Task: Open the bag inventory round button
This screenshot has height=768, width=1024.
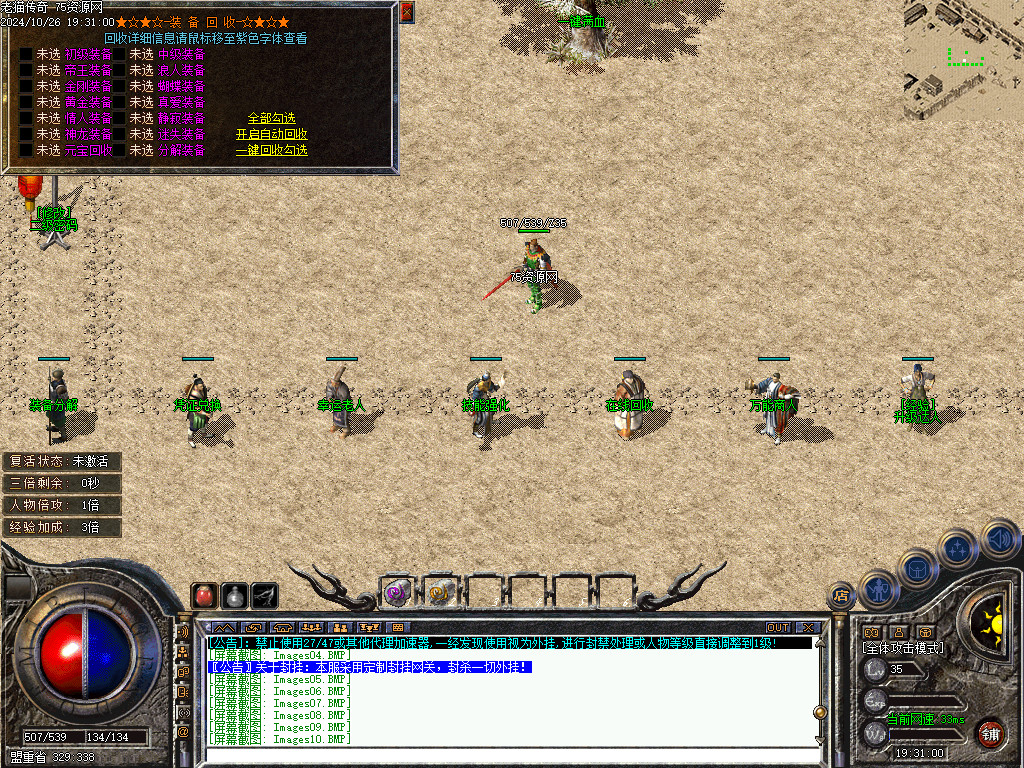Action: pos(918,567)
